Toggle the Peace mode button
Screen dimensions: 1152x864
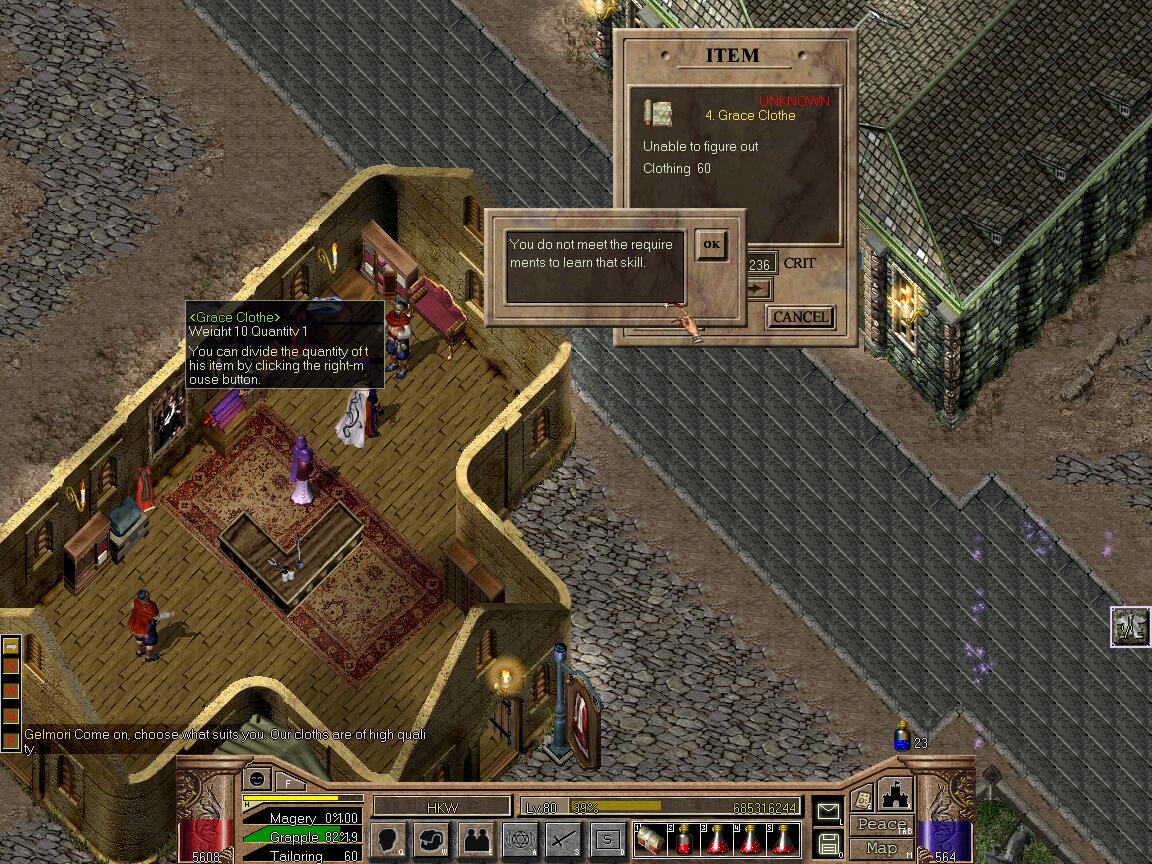tap(881, 825)
